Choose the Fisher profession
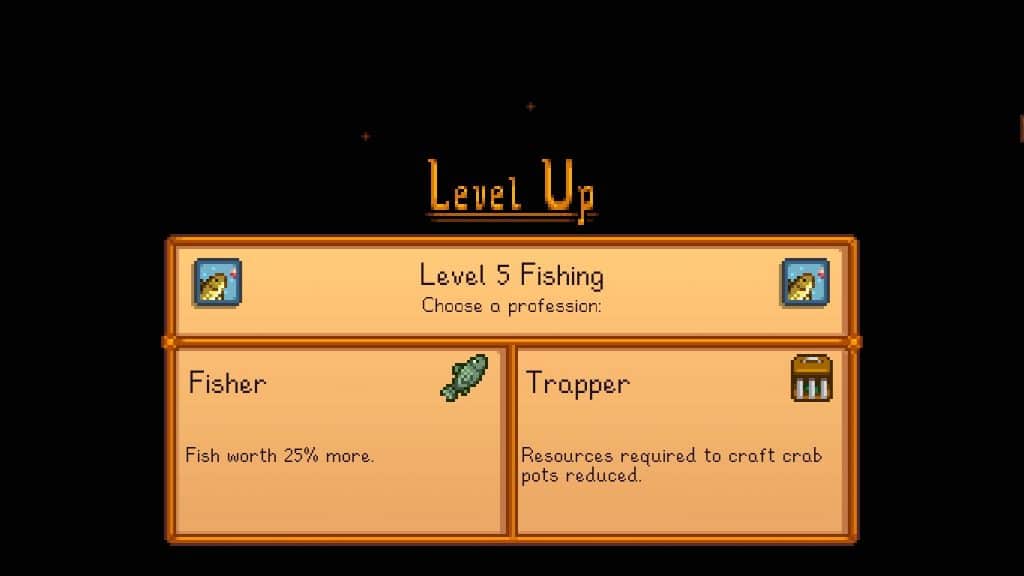Screen dimensions: 1024x576 (x=339, y=440)
